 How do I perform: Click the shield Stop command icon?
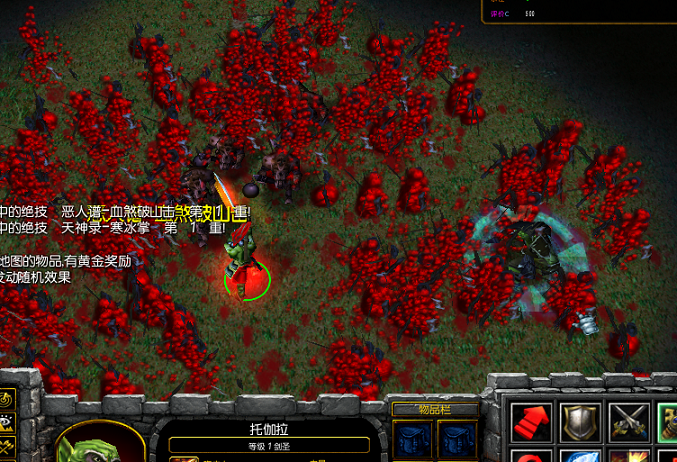[x=580, y=422]
